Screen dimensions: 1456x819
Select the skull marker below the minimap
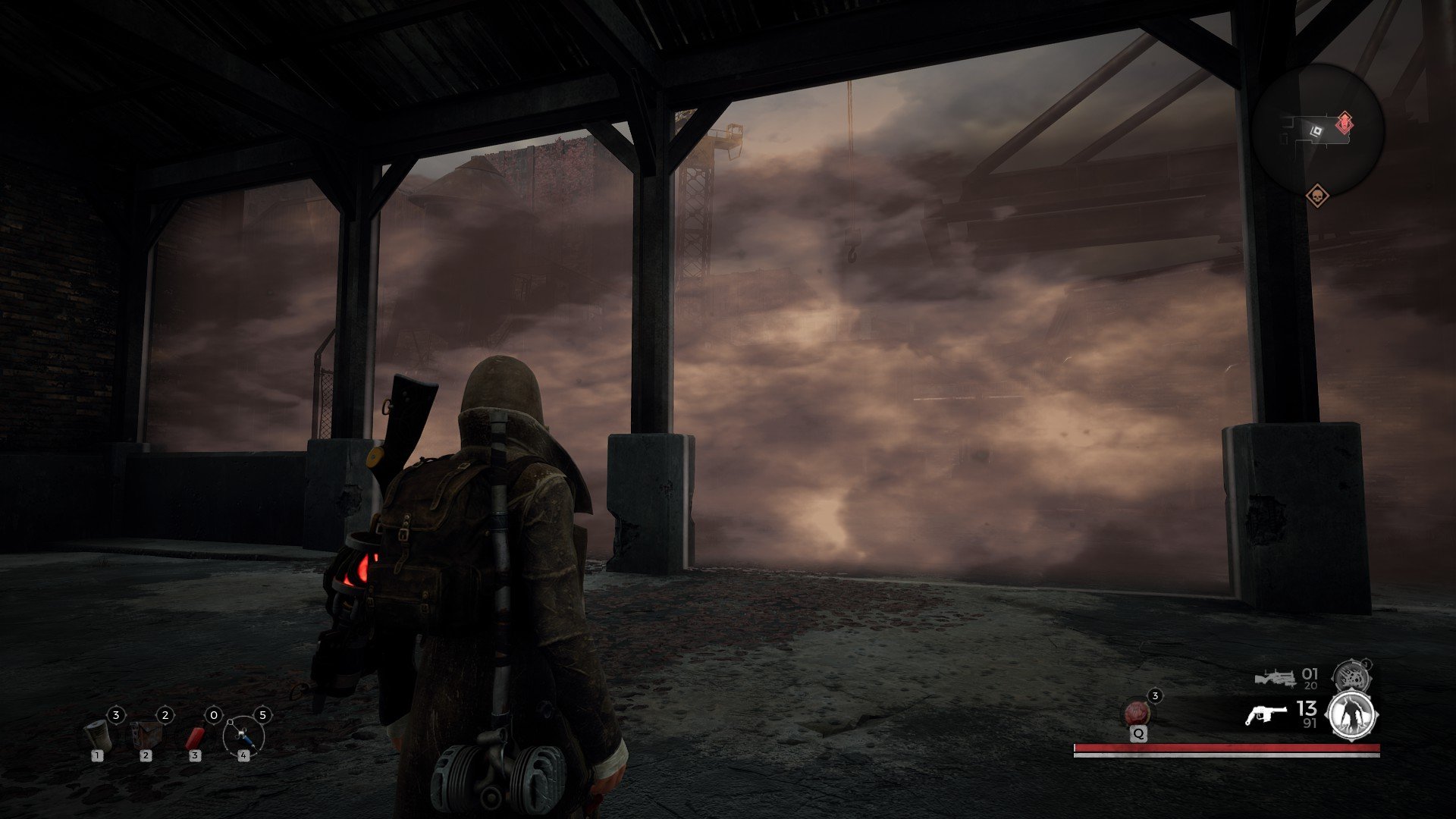(x=1317, y=196)
